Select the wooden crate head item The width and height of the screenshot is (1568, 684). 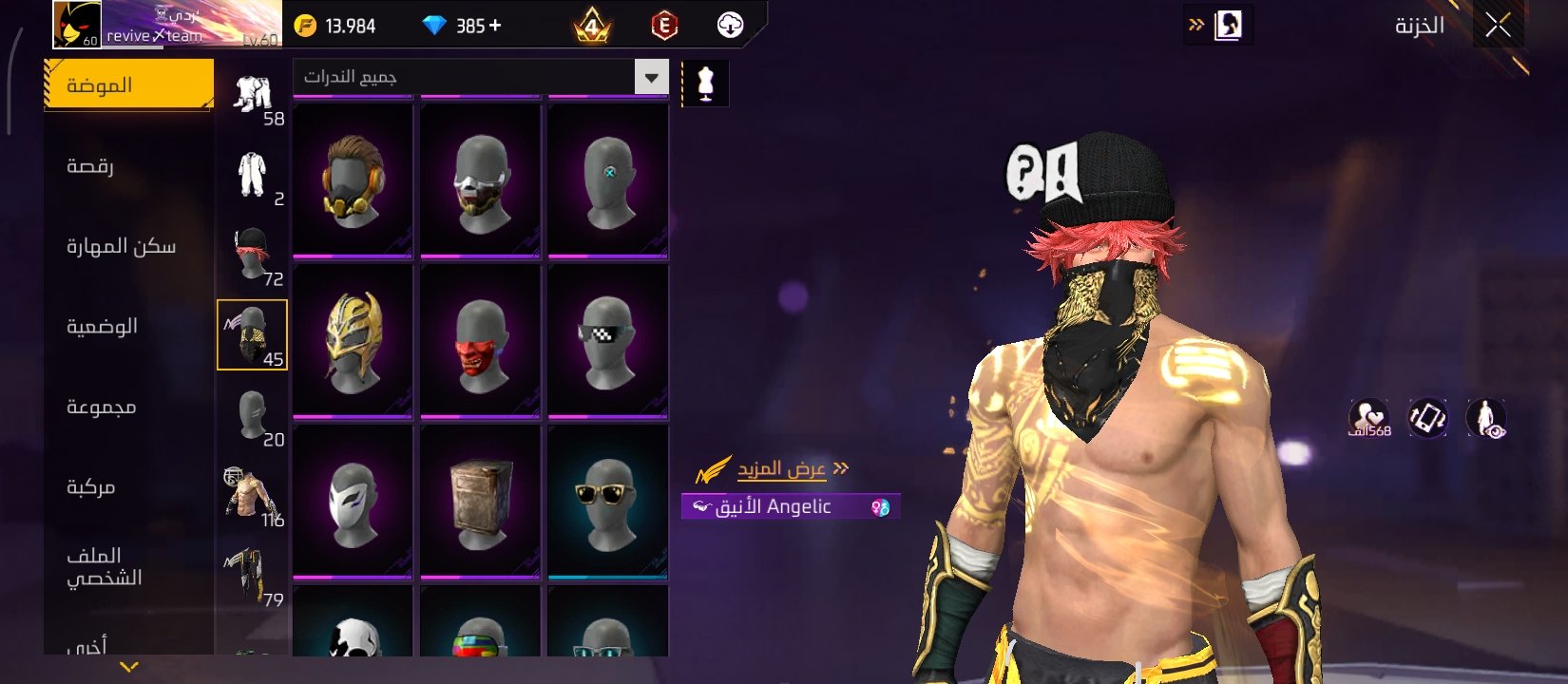point(481,503)
